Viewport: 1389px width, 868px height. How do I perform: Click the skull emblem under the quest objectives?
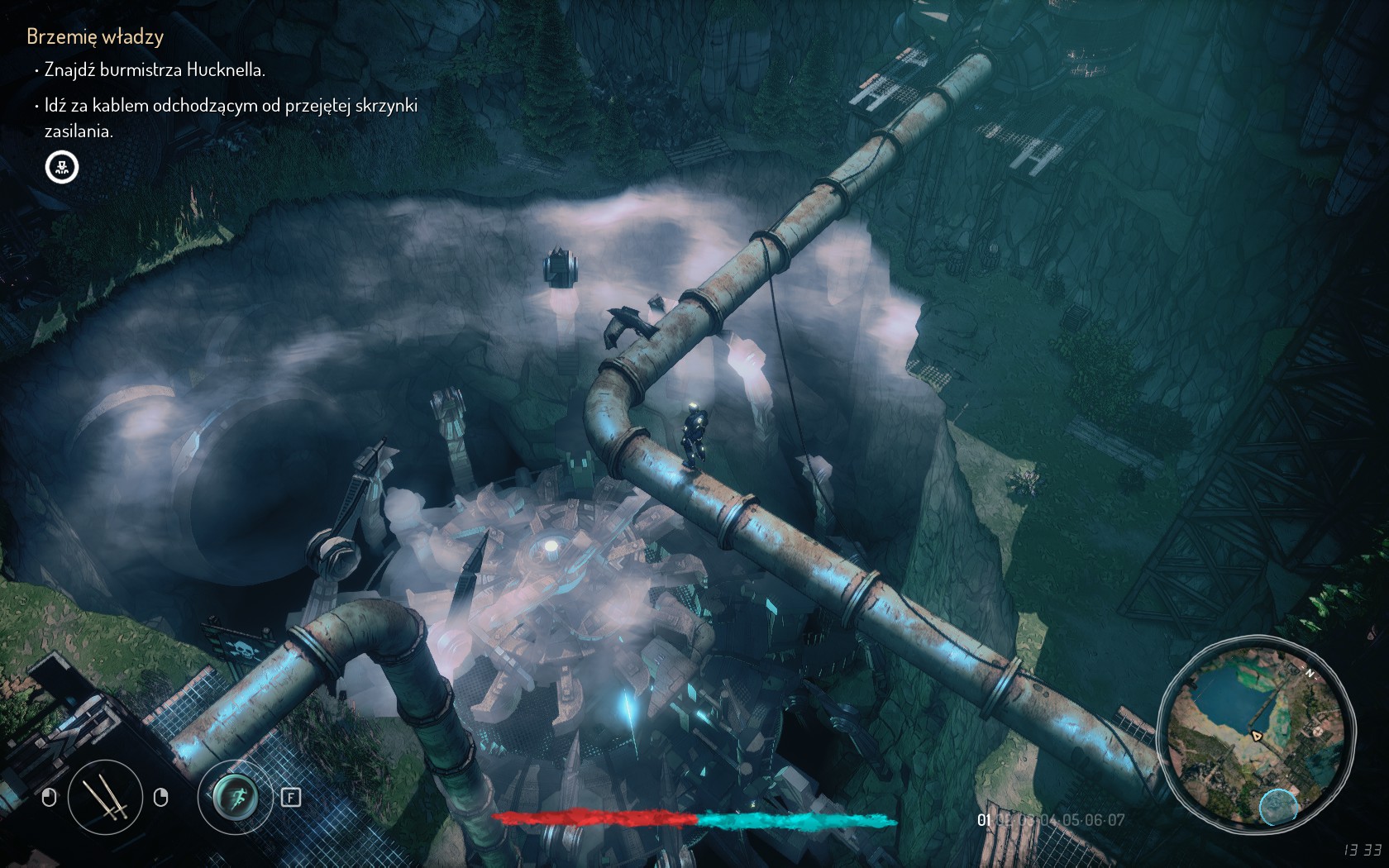tap(62, 167)
